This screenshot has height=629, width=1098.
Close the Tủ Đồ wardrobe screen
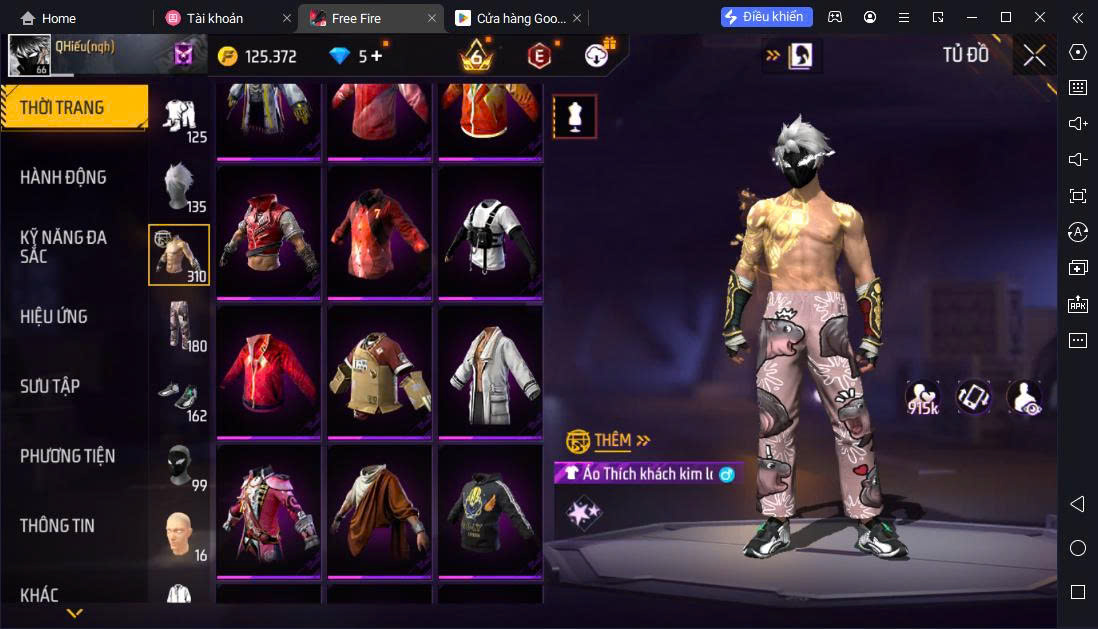(1035, 55)
